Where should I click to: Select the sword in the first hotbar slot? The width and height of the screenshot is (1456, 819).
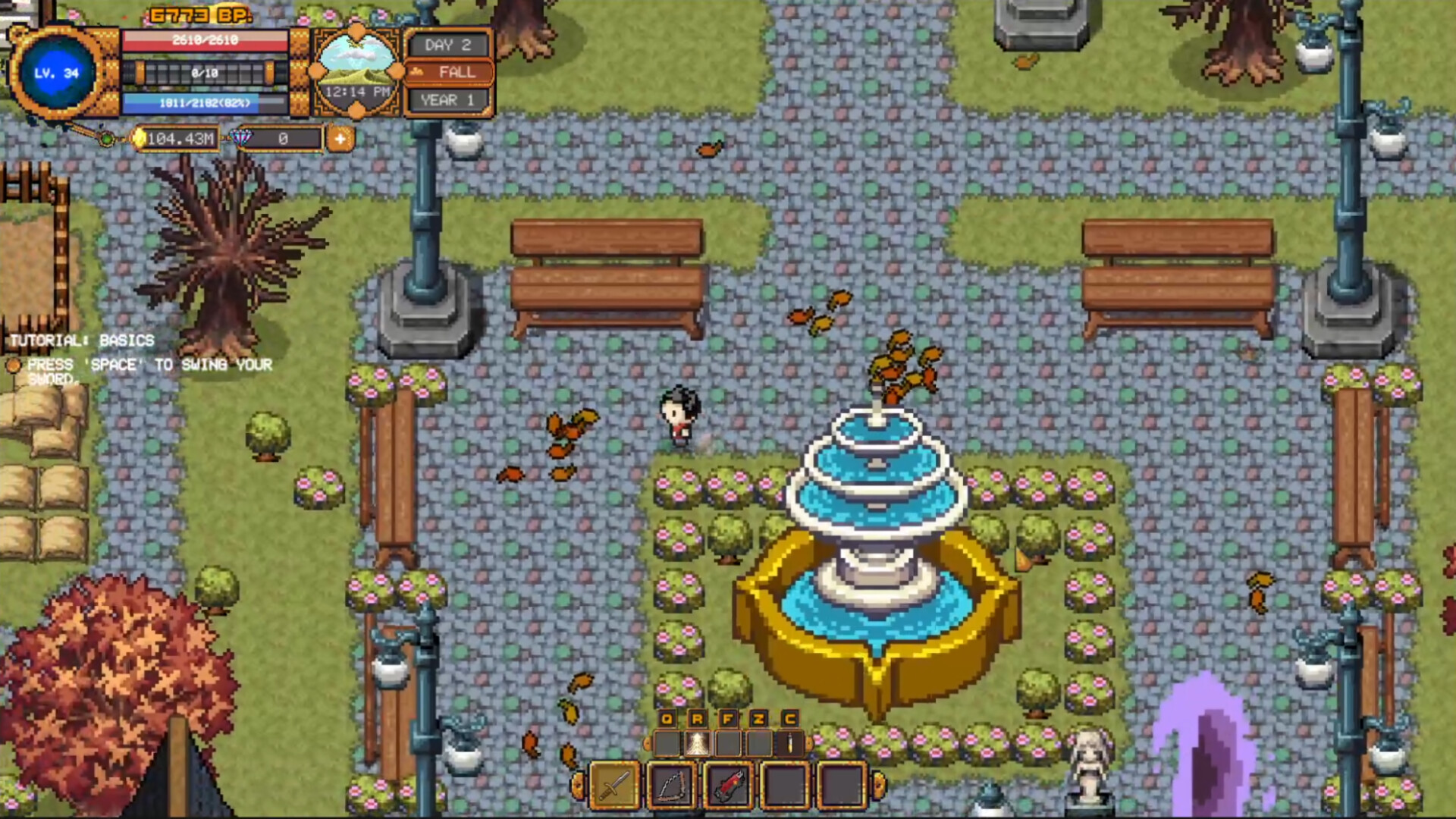(614, 785)
